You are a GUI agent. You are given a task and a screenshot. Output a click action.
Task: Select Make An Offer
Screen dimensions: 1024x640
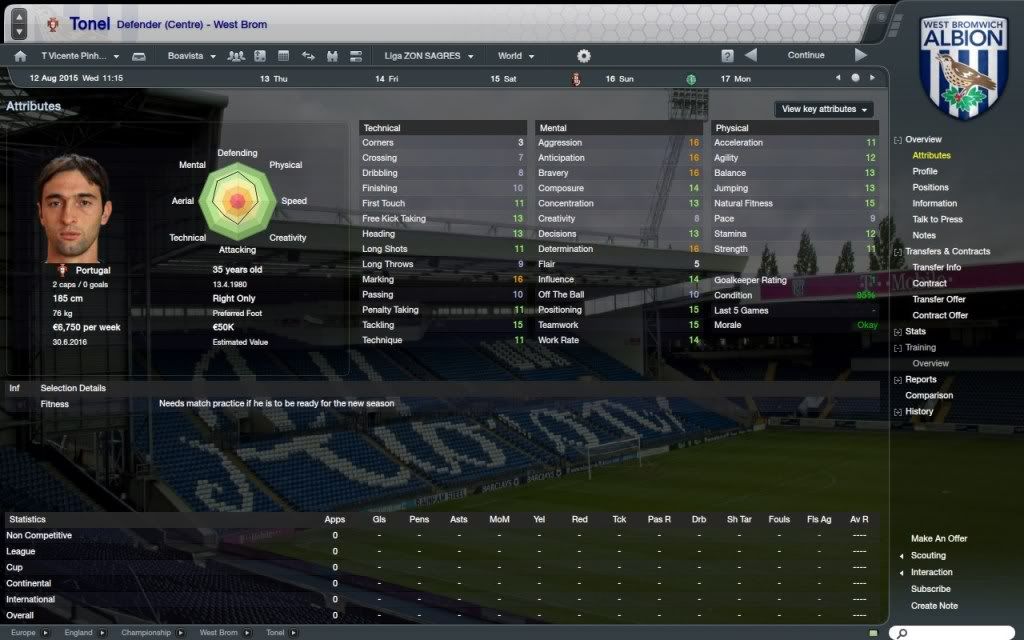939,539
